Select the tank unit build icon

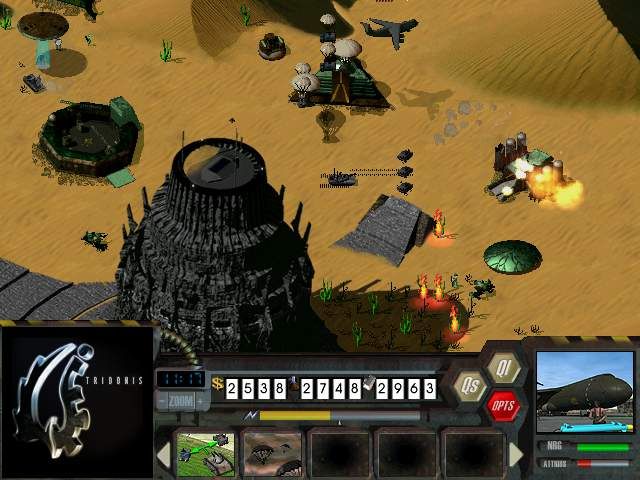click(x=204, y=454)
